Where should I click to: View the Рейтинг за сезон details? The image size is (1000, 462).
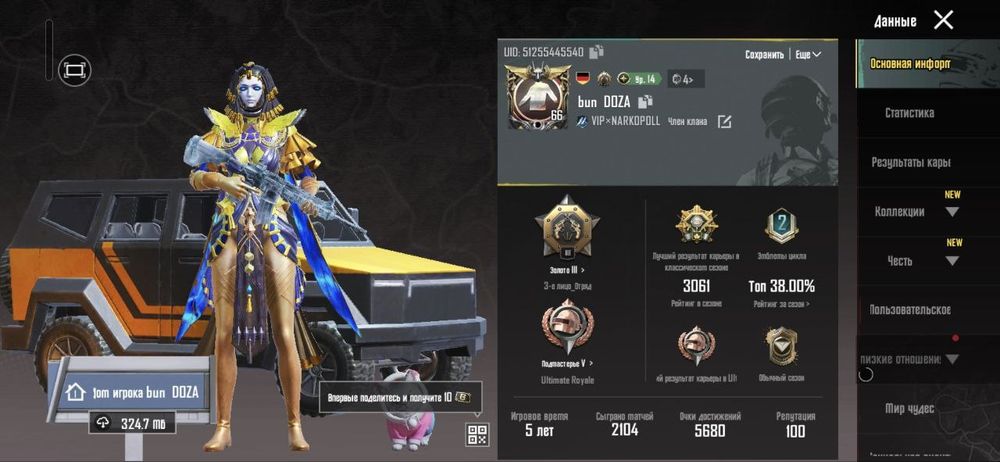[780, 304]
